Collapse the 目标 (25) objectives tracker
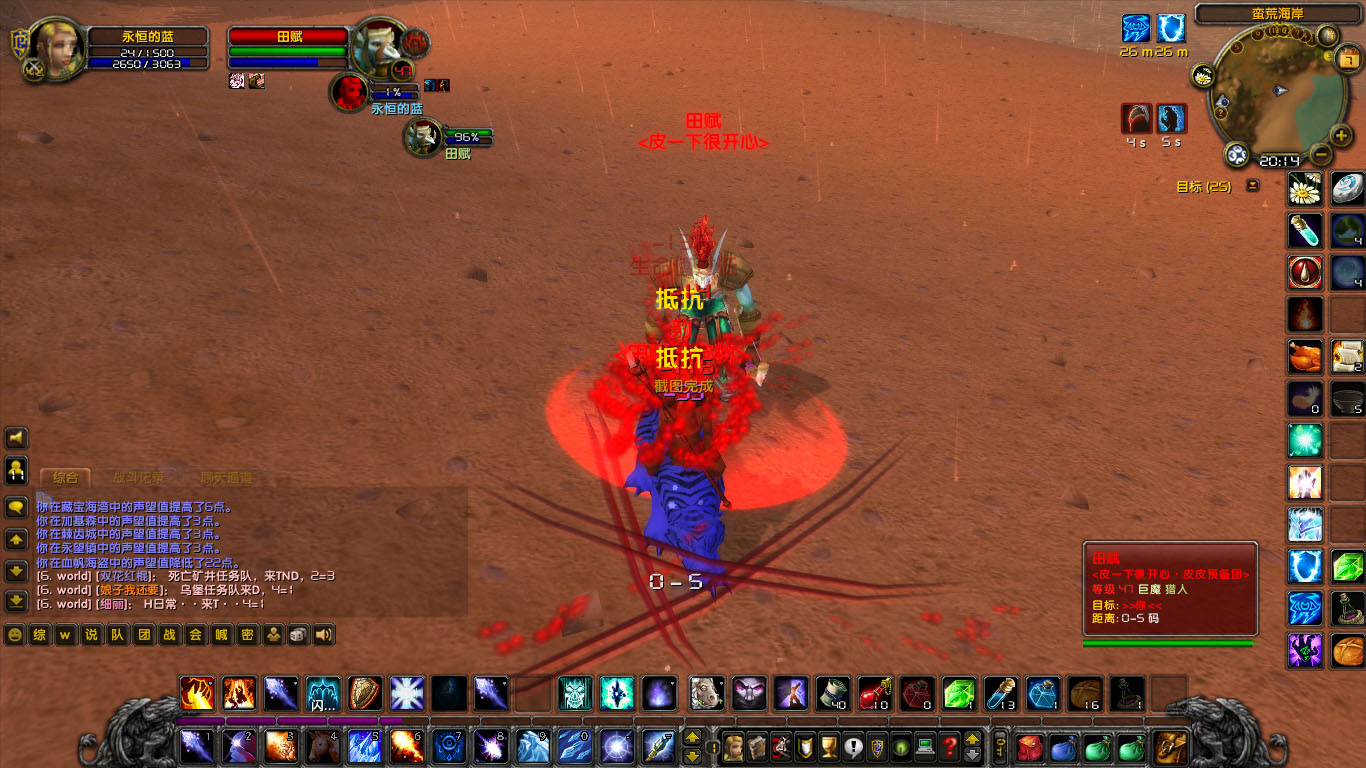This screenshot has width=1366, height=768. click(1252, 186)
